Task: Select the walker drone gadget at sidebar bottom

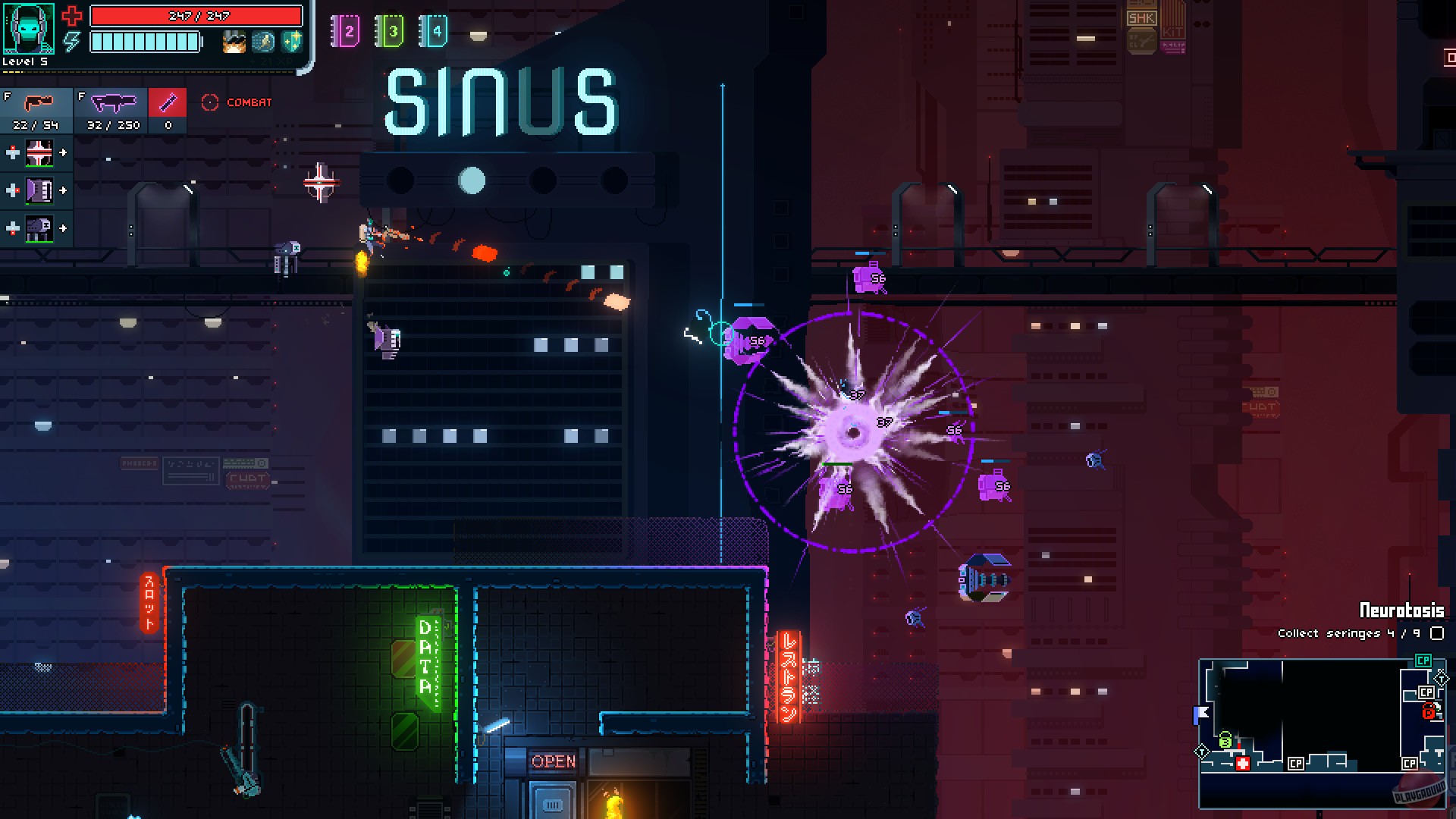Action: (x=40, y=227)
